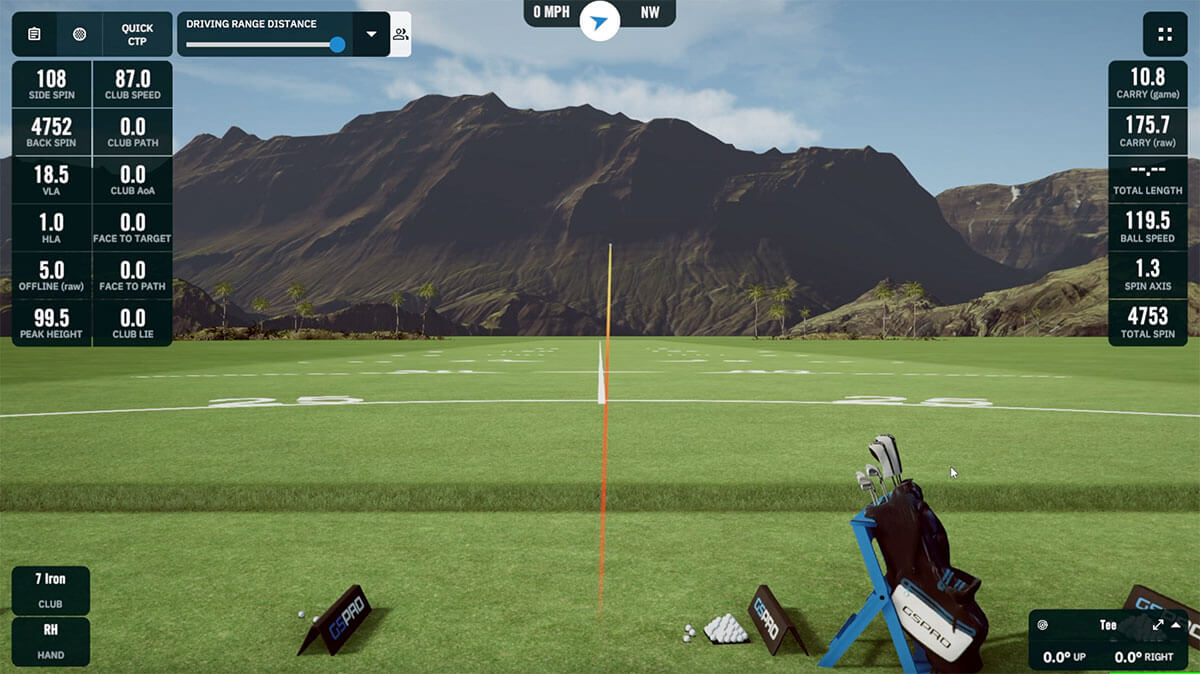
Task: Open the clipboard scorecard icon
Action: [x=34, y=34]
